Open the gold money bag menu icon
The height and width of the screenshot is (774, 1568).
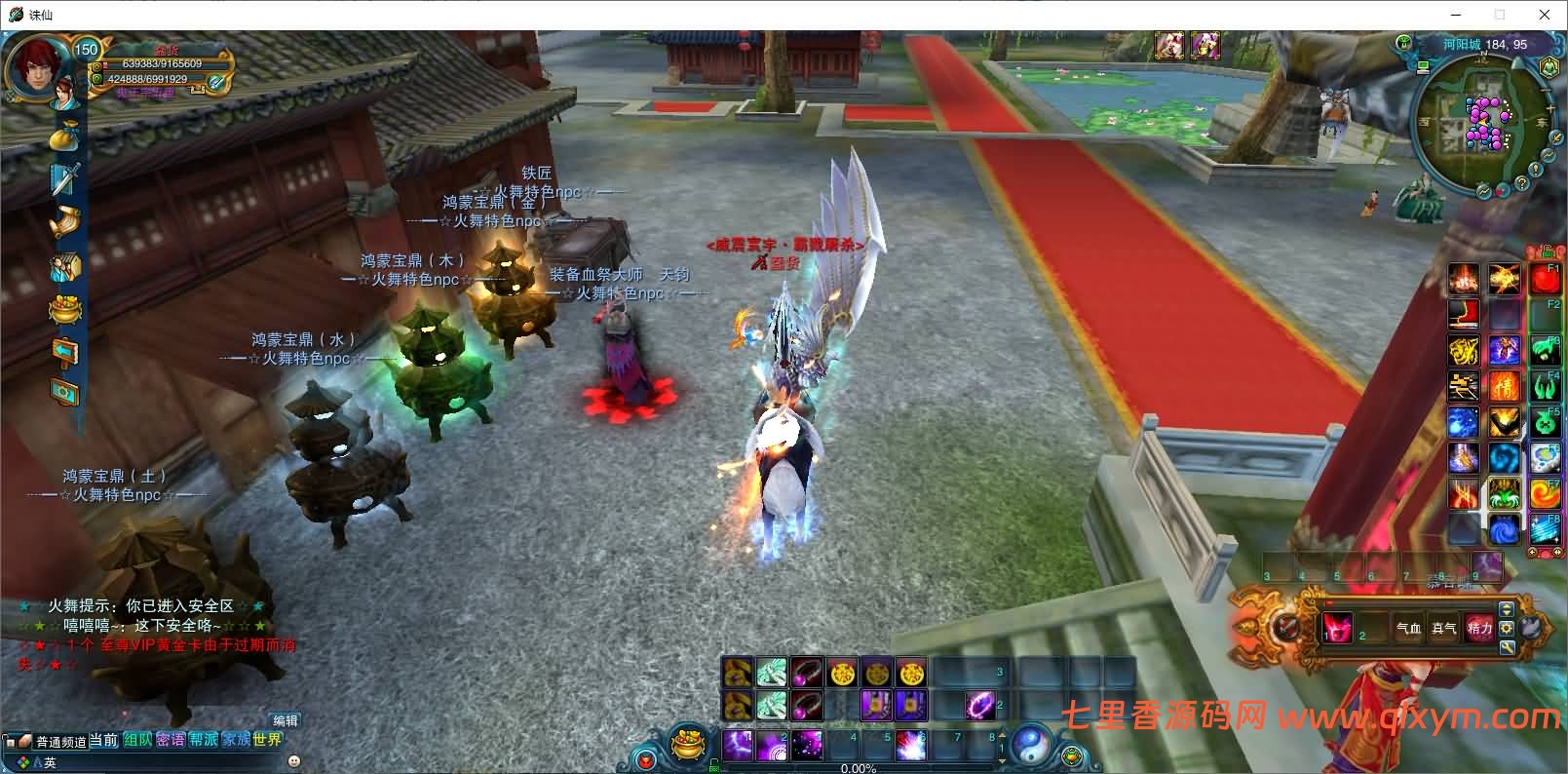click(66, 135)
